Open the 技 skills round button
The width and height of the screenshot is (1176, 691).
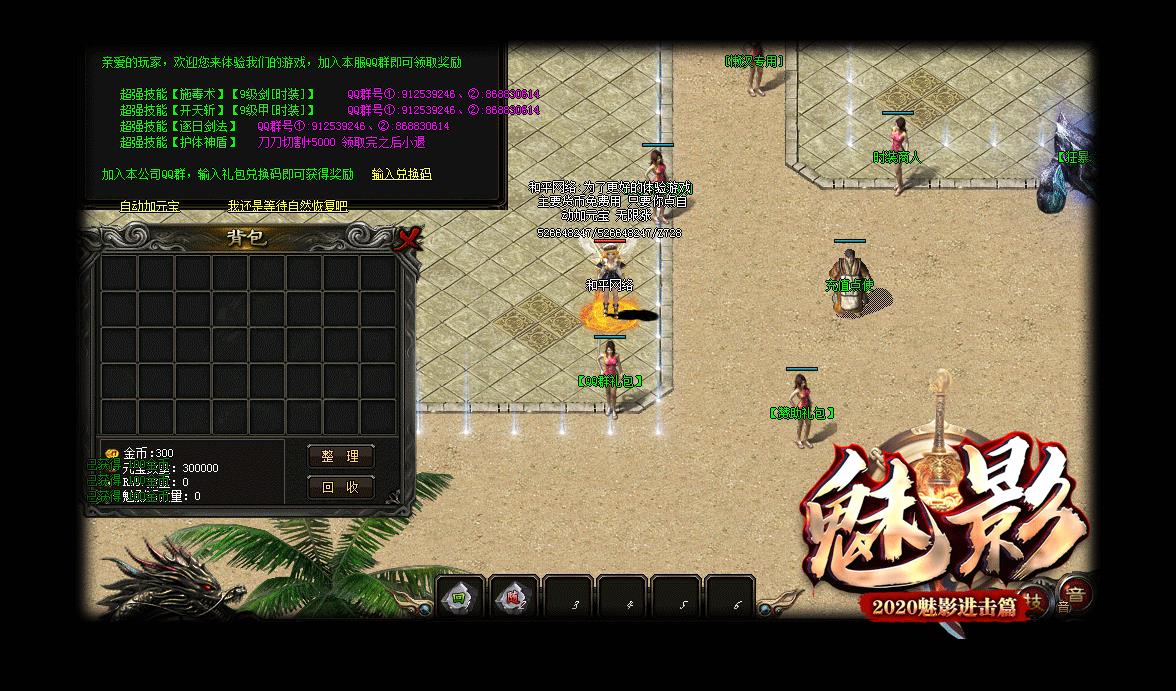(x=1037, y=600)
